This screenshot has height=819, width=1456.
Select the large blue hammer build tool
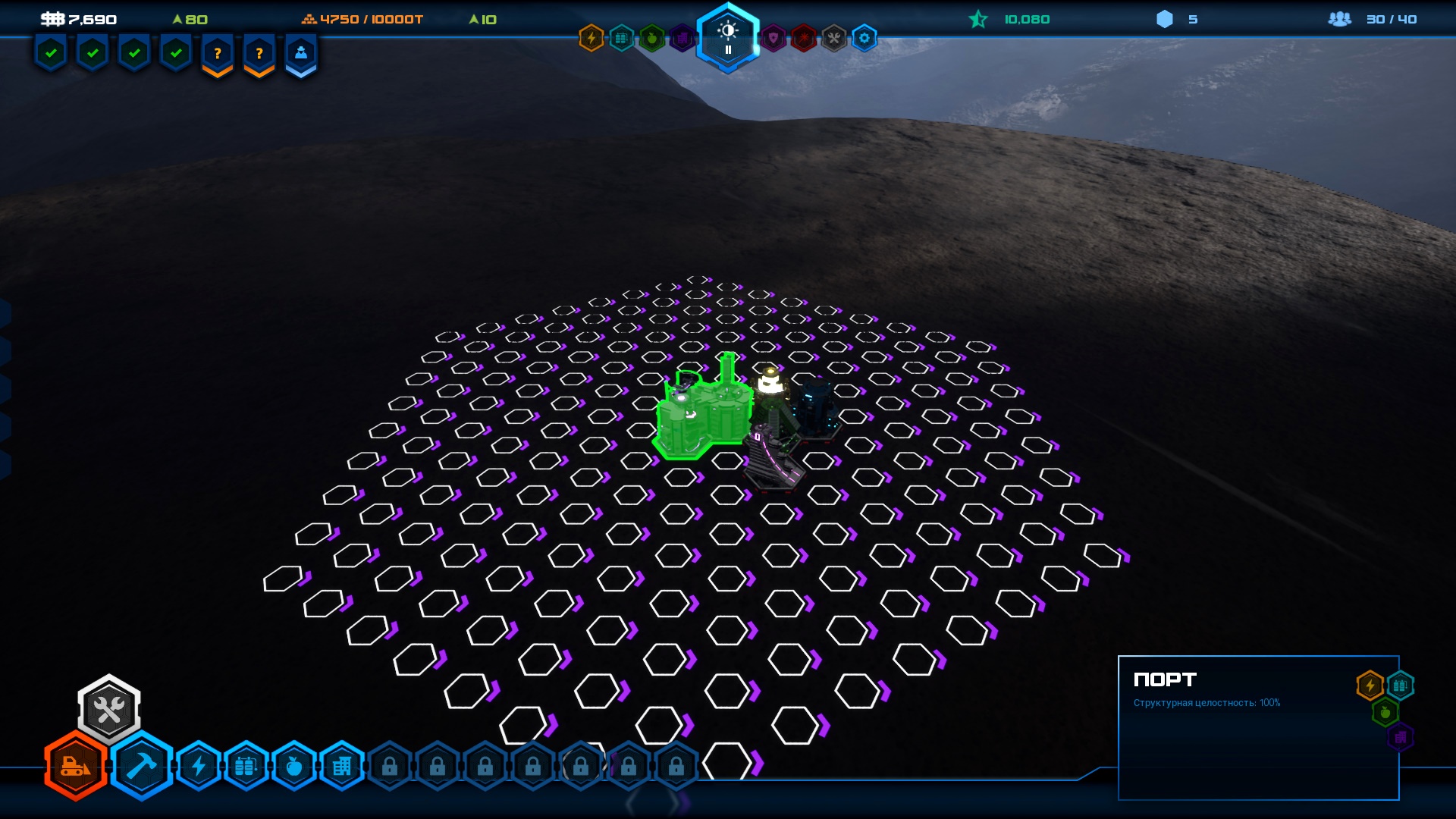click(142, 767)
